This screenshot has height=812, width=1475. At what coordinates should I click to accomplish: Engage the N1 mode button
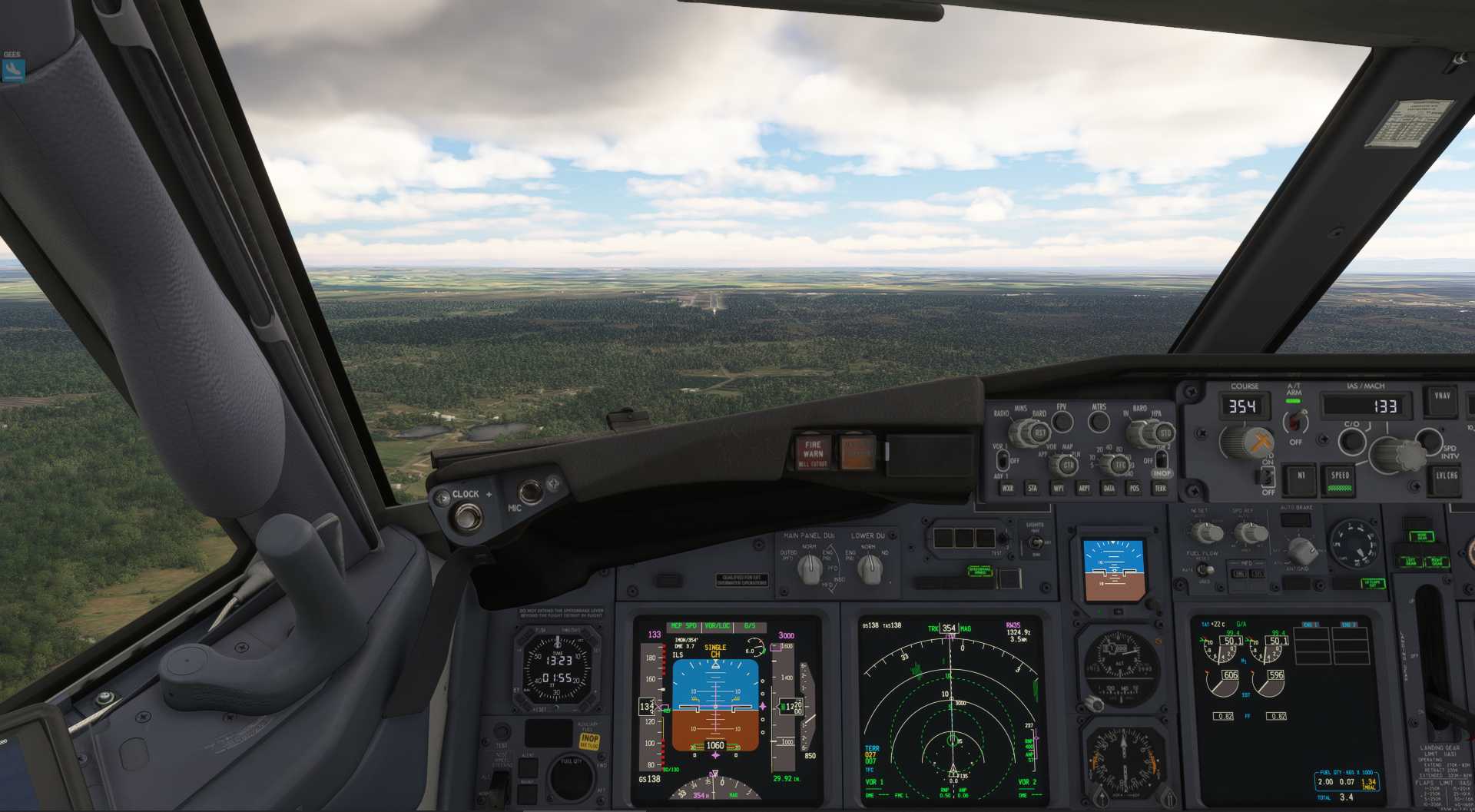pyautogui.click(x=1301, y=476)
